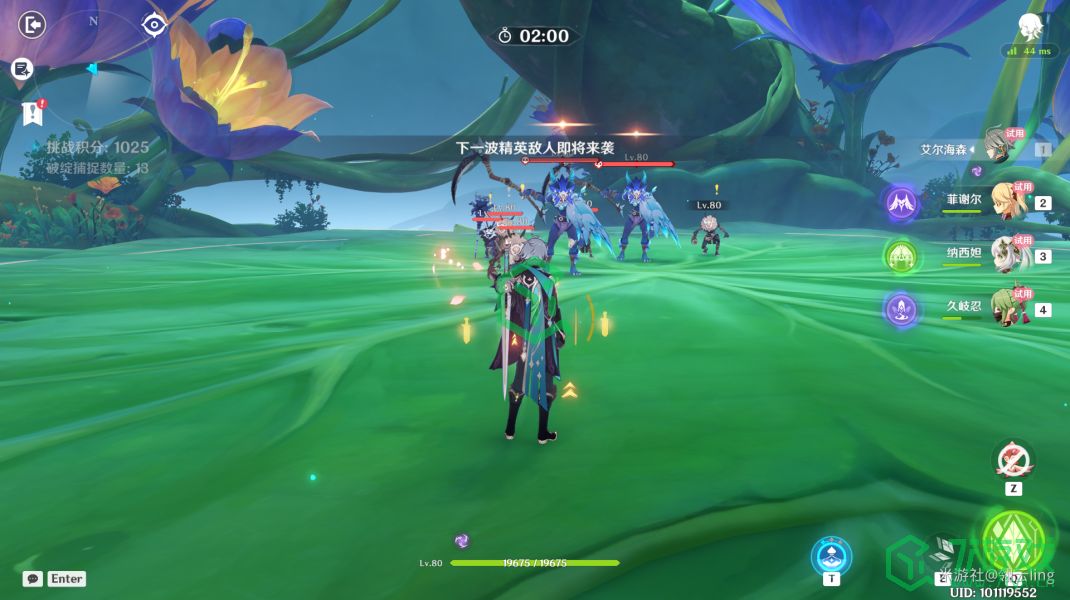Screen dimensions: 1070x600
Task: Trigger 菲谢尔's purple Elemental Burst icon
Action: (902, 203)
